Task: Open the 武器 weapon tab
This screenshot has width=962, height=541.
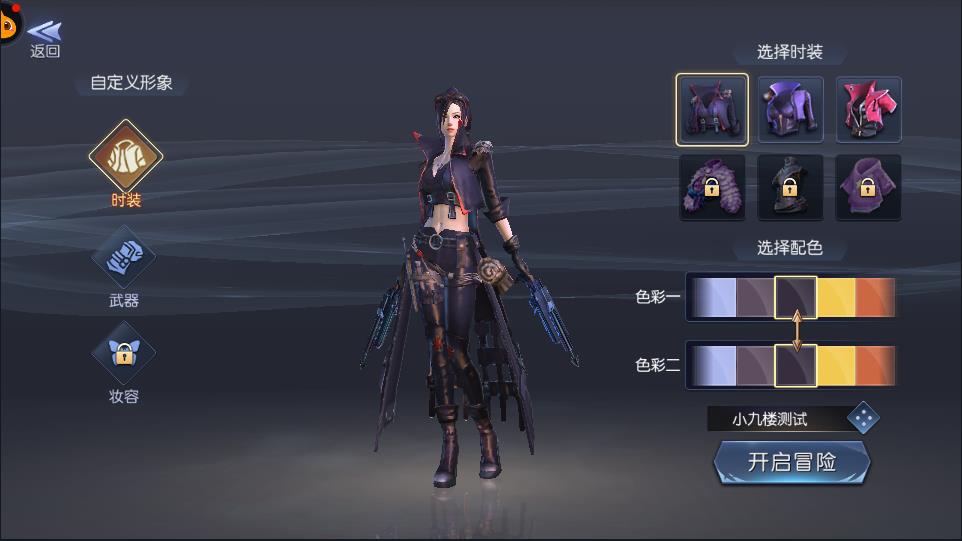Action: (124, 257)
